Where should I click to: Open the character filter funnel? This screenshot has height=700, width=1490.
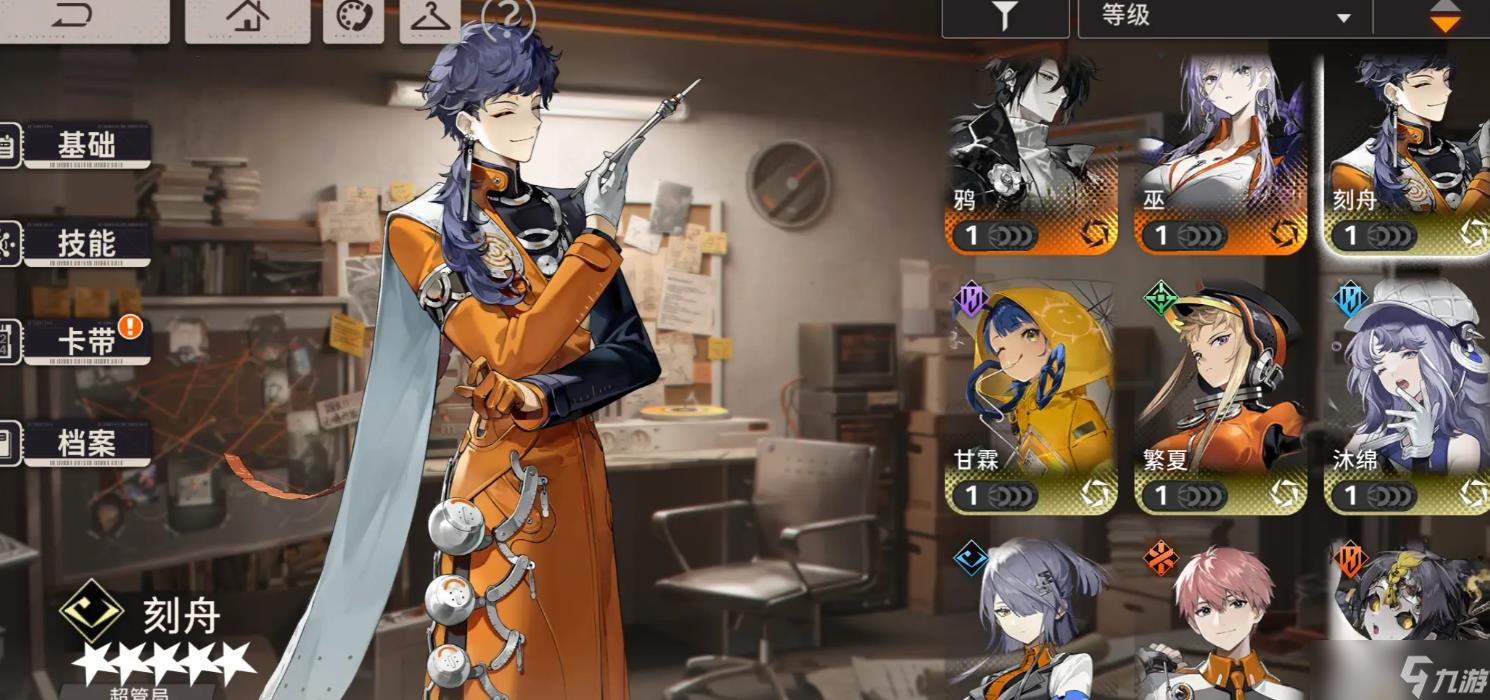[x=1005, y=17]
